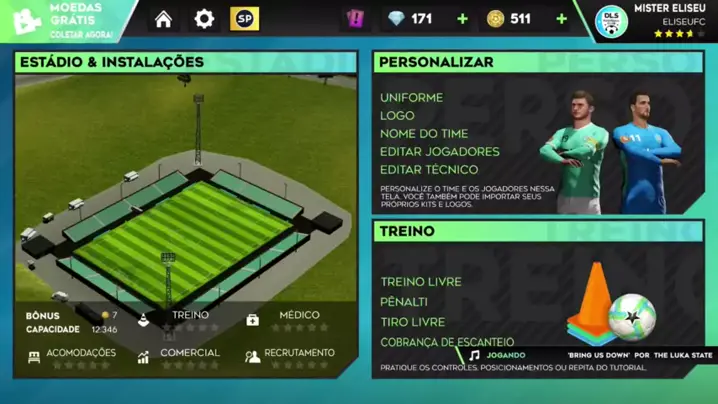
Task: Open the Acomodações facility upgrade
Action: point(82,357)
